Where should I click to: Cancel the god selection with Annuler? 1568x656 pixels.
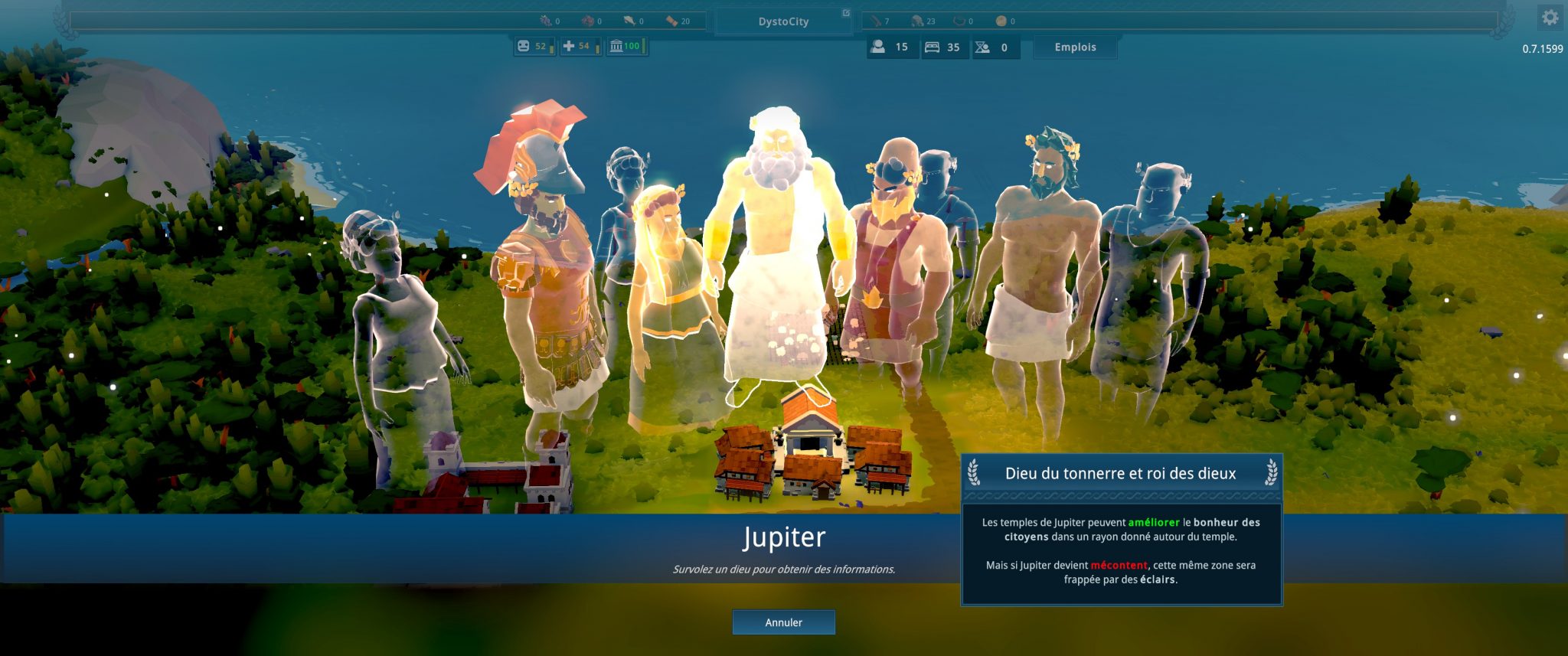click(x=783, y=622)
